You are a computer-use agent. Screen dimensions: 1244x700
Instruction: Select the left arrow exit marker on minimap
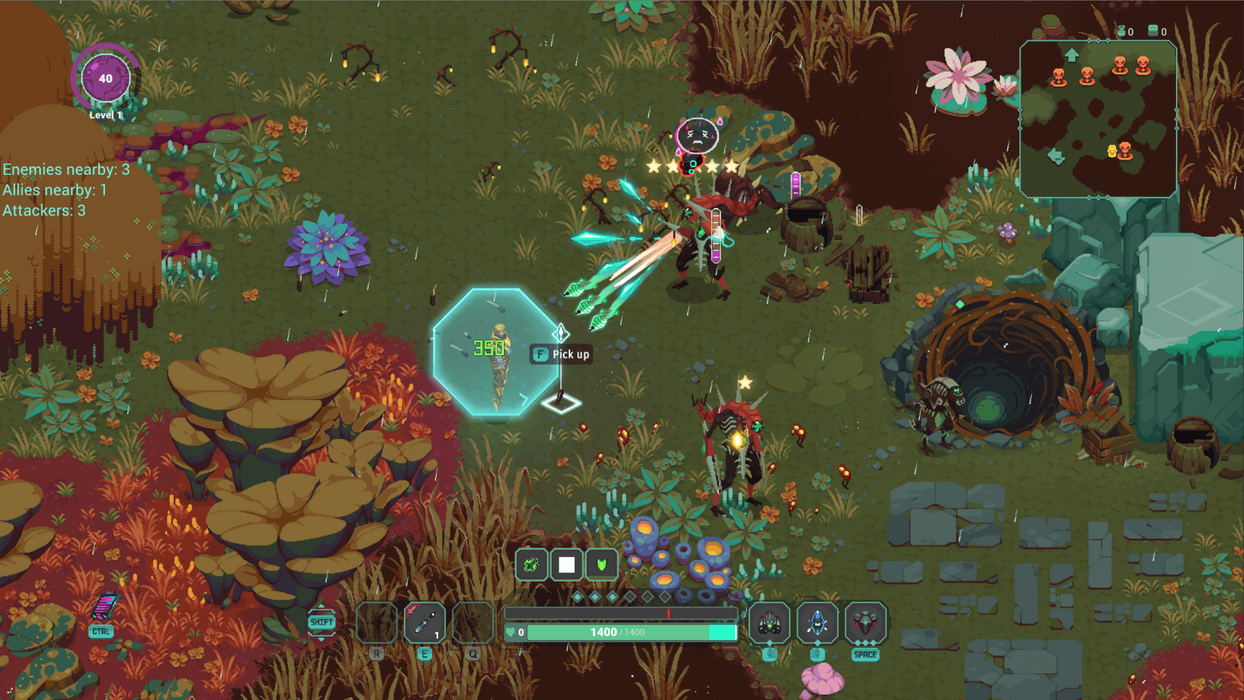click(1056, 157)
